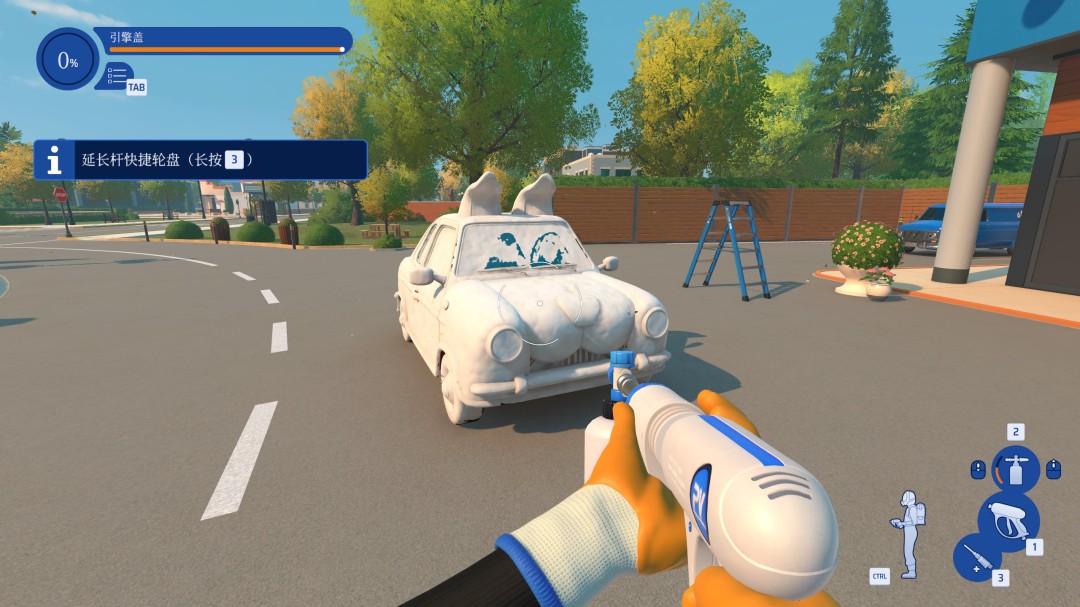Toggle the standing stance figure icon

pos(909,533)
